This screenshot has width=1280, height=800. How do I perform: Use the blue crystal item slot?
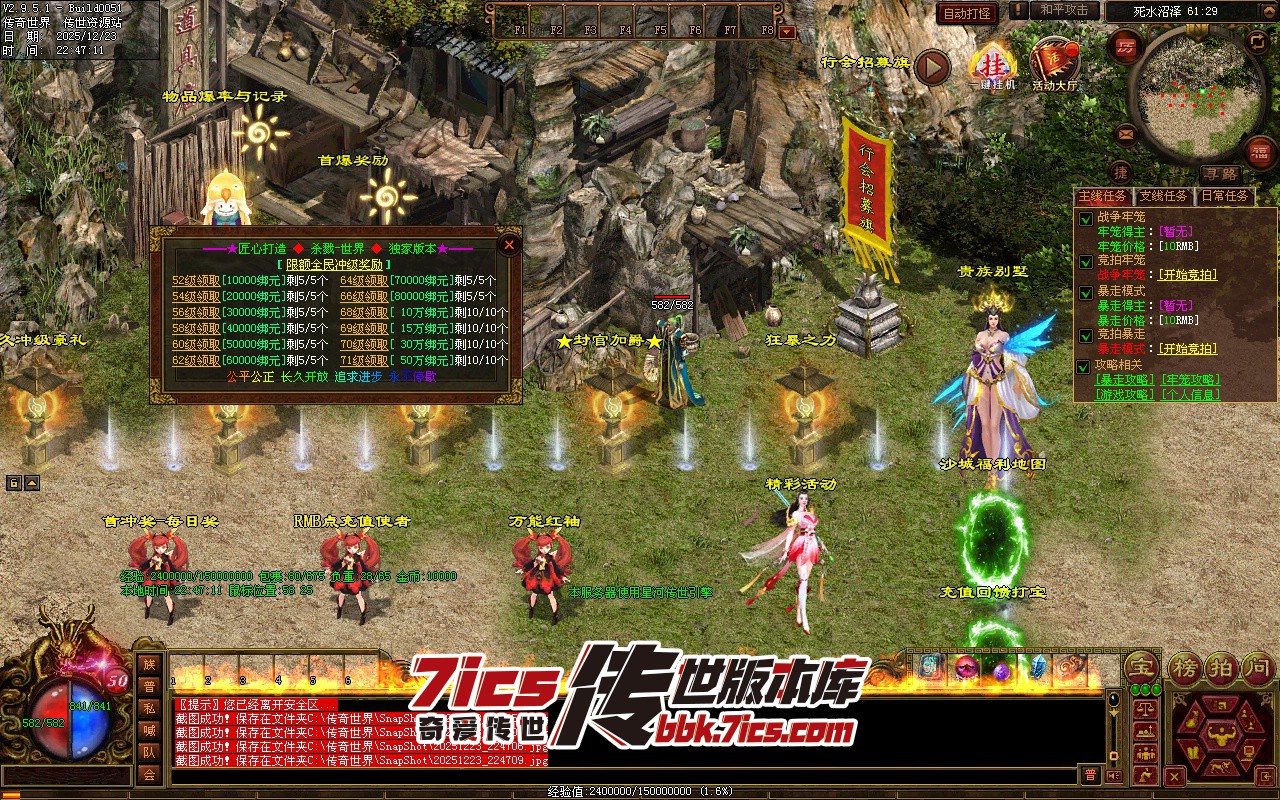[1039, 667]
